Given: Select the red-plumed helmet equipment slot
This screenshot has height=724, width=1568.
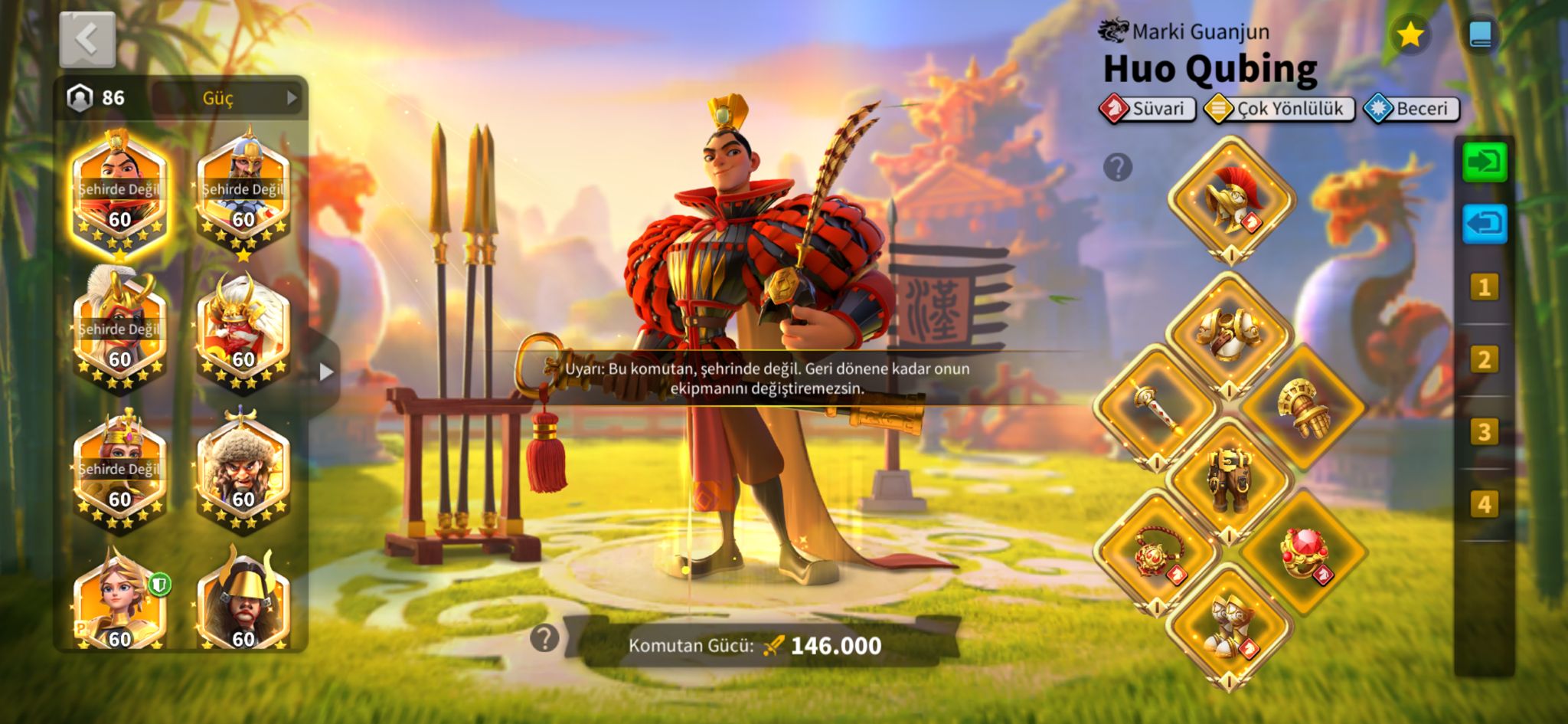Looking at the screenshot, I should [x=1230, y=199].
